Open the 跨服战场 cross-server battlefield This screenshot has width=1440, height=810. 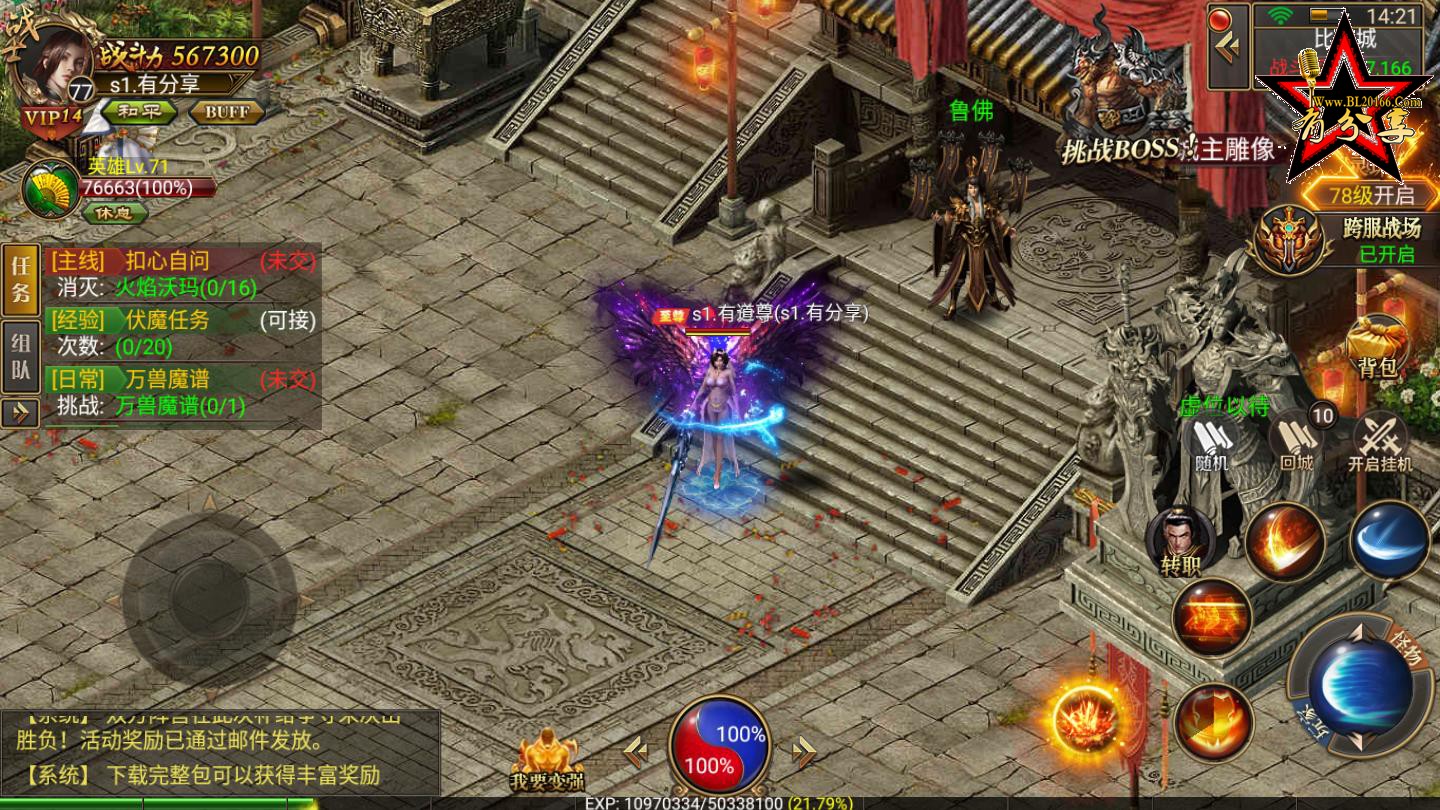[1290, 240]
